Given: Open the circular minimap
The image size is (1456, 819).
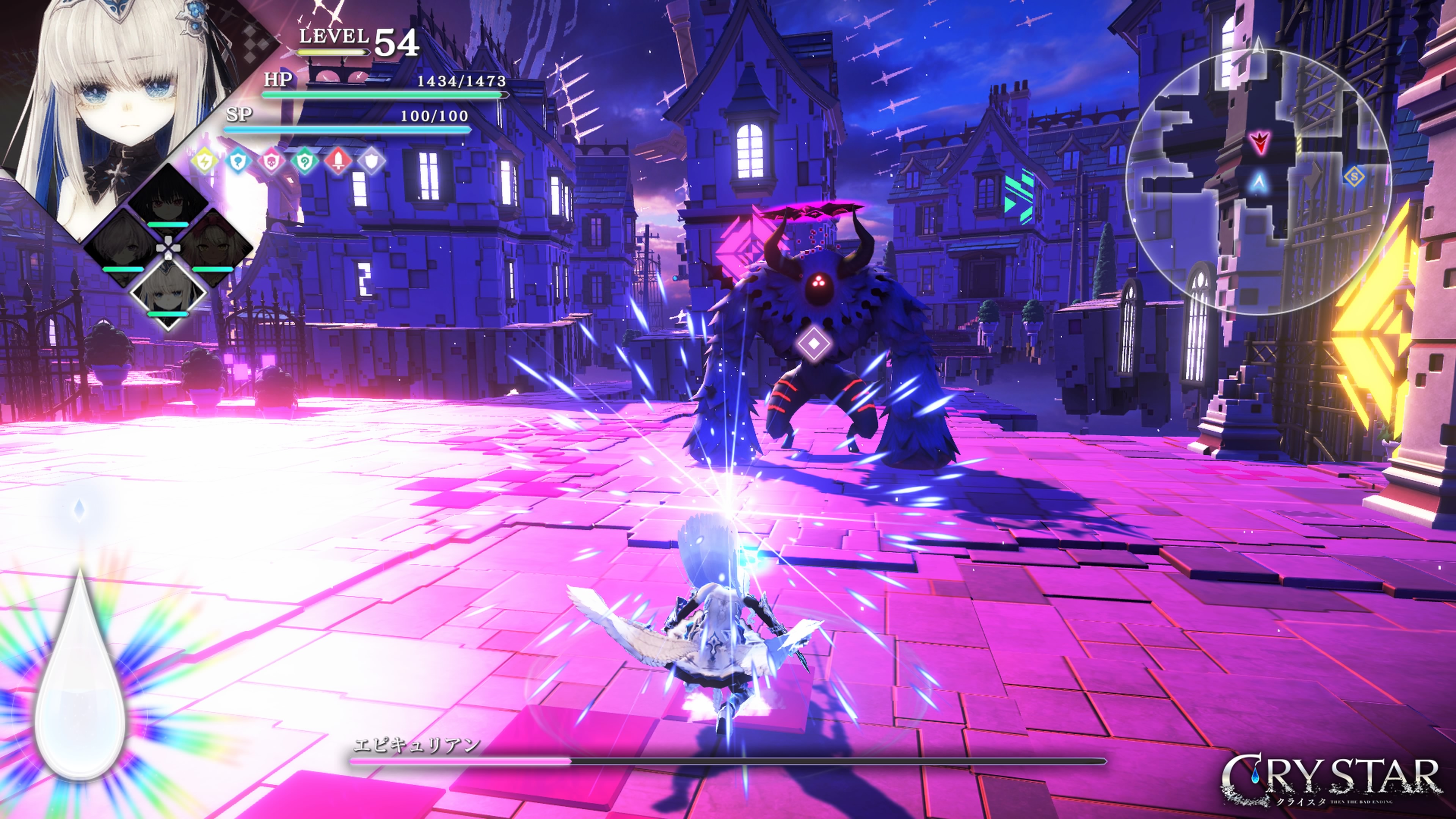Looking at the screenshot, I should coord(1258,181).
